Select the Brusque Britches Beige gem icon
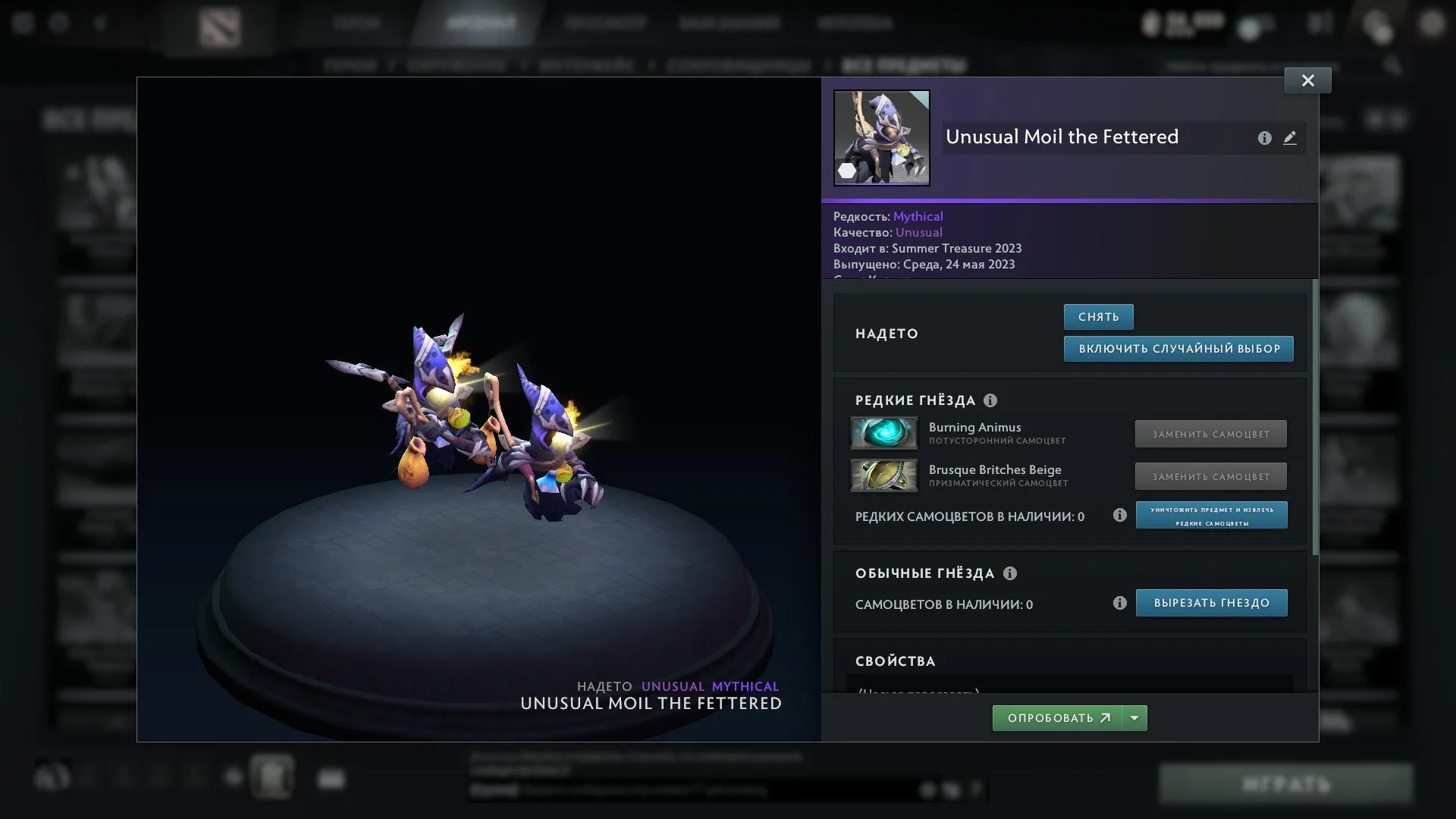The height and width of the screenshot is (819, 1456). [883, 476]
